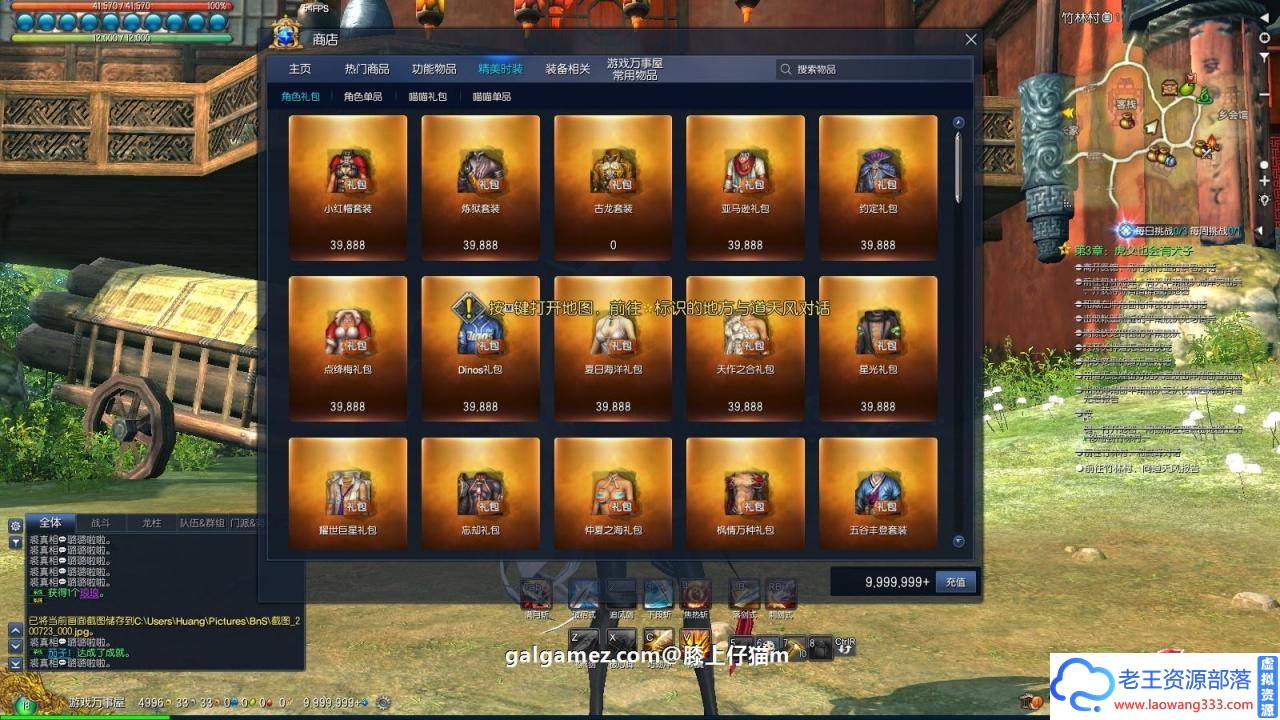Switch chat to the 战斗 tab
The width and height of the screenshot is (1280, 720).
click(x=101, y=522)
